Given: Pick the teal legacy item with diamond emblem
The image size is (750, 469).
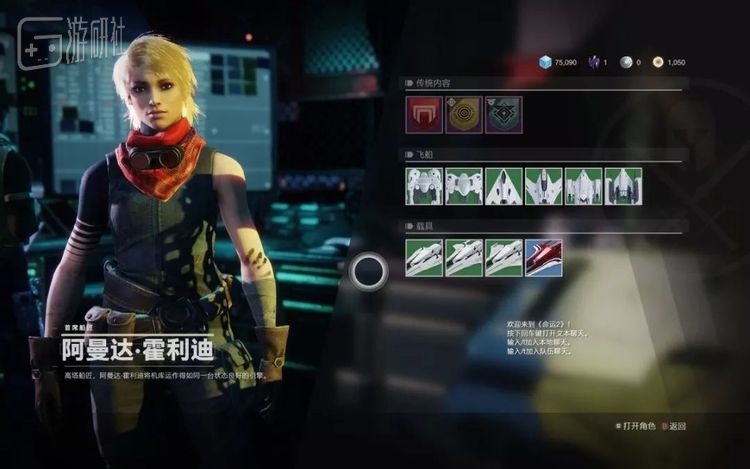Looking at the screenshot, I should tap(503, 114).
